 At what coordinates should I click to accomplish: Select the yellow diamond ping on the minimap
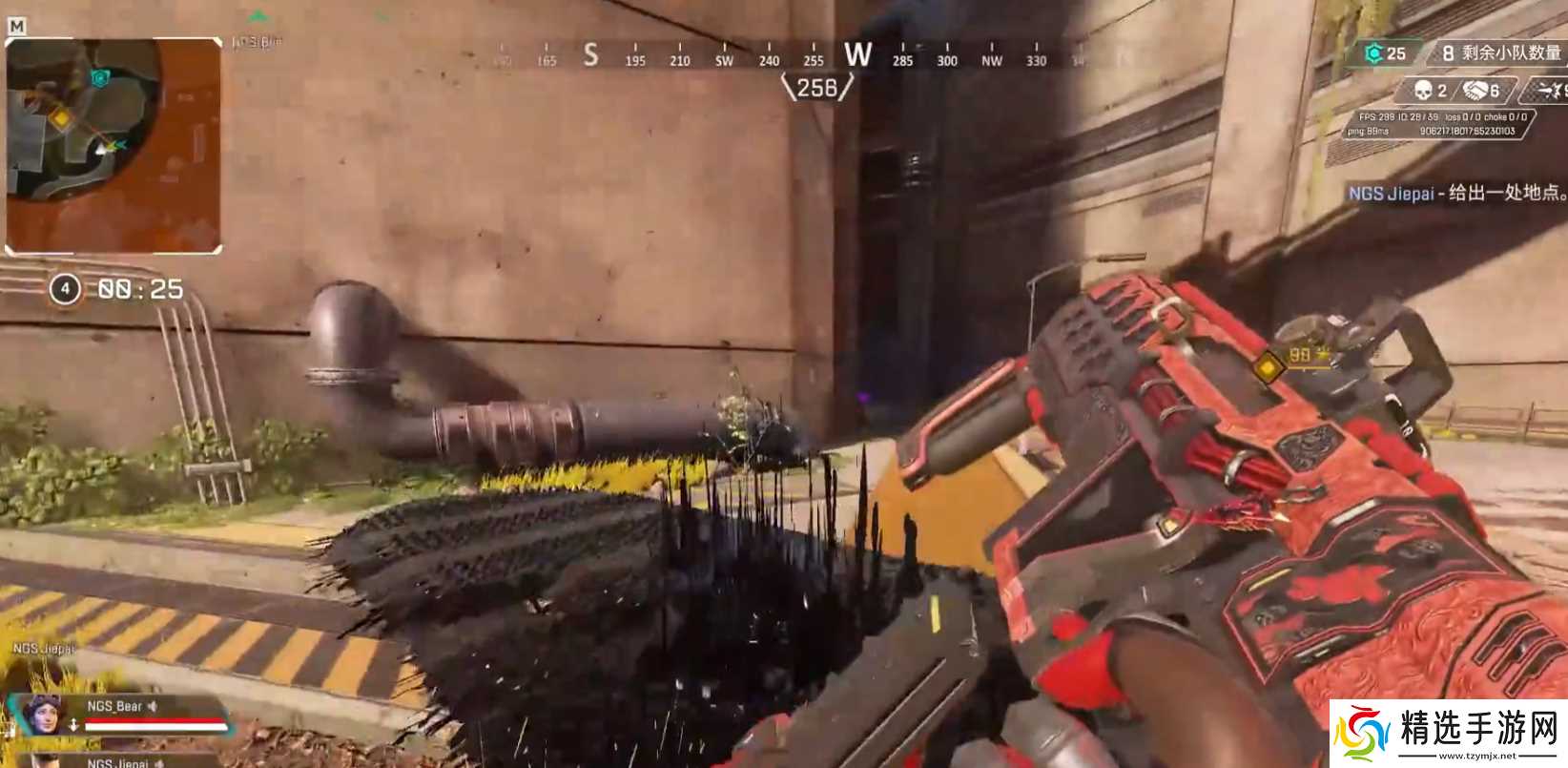pyautogui.click(x=61, y=118)
